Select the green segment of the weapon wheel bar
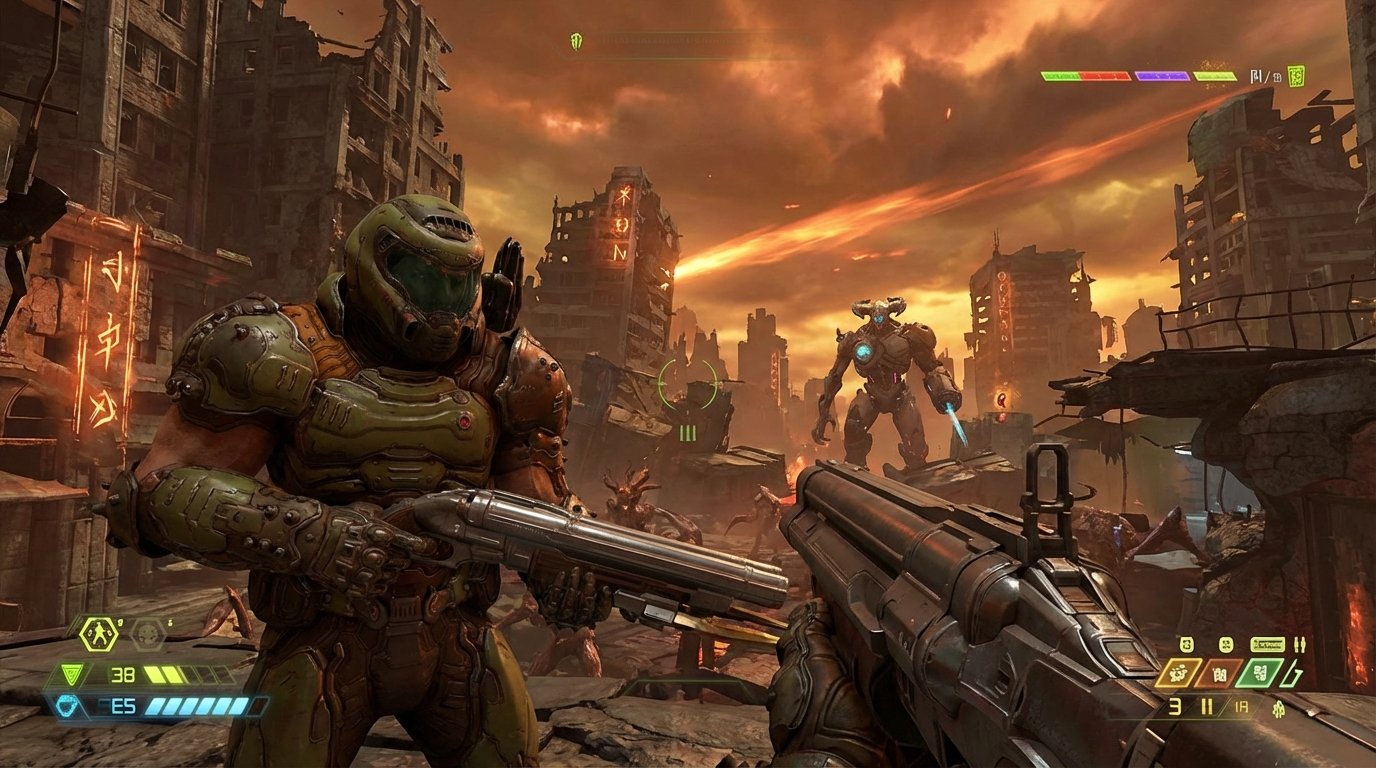This screenshot has height=768, width=1376. [1060, 76]
